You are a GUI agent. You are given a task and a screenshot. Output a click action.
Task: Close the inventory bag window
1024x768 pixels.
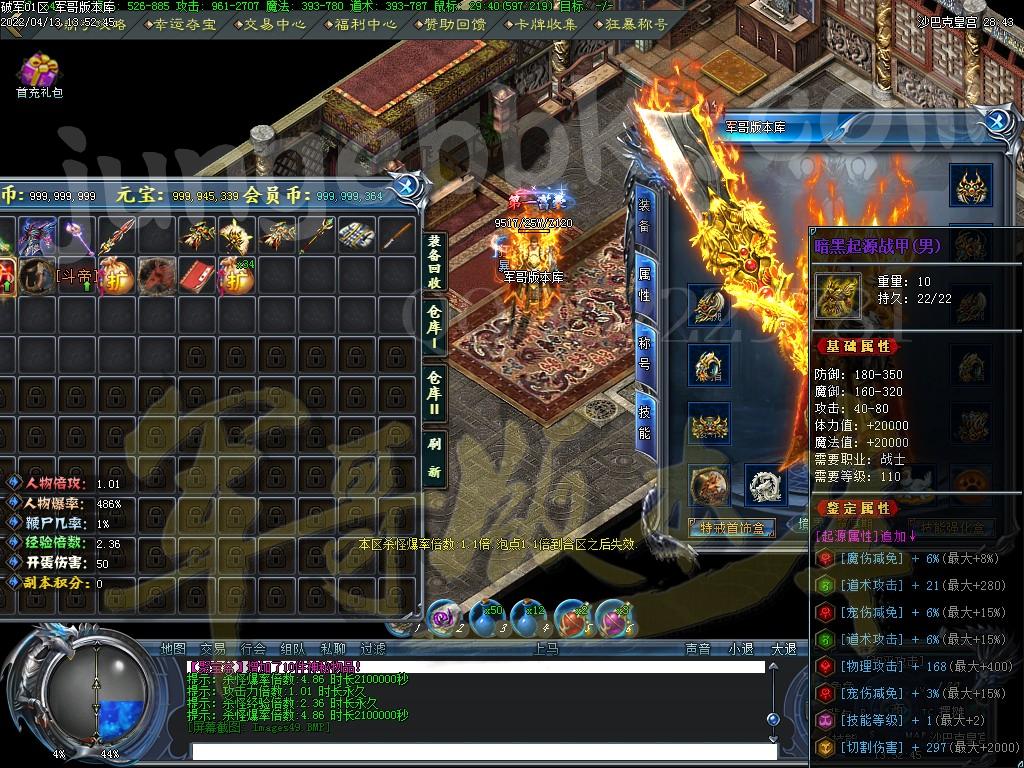pos(407,186)
